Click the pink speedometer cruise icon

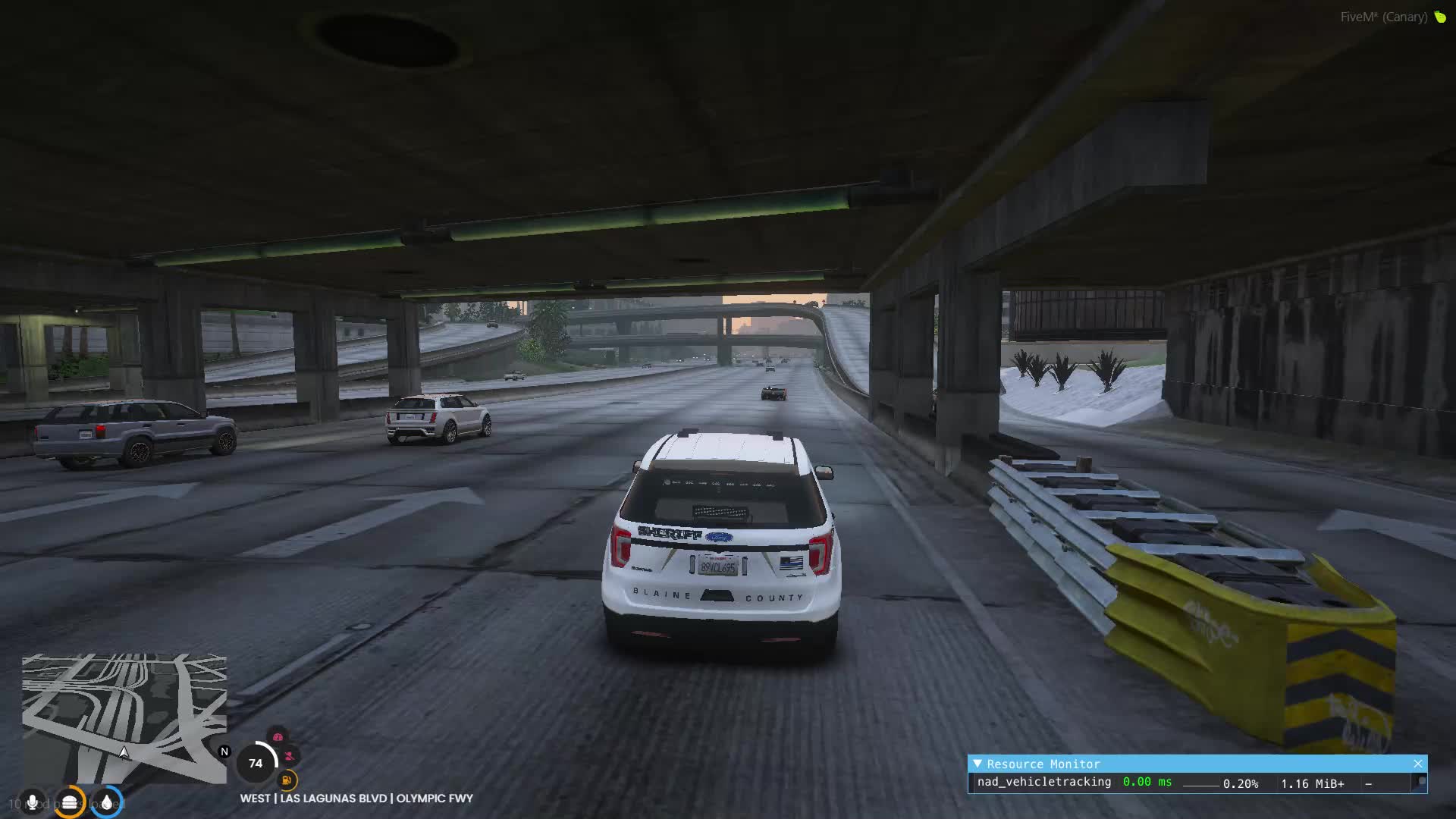pyautogui.click(x=278, y=737)
